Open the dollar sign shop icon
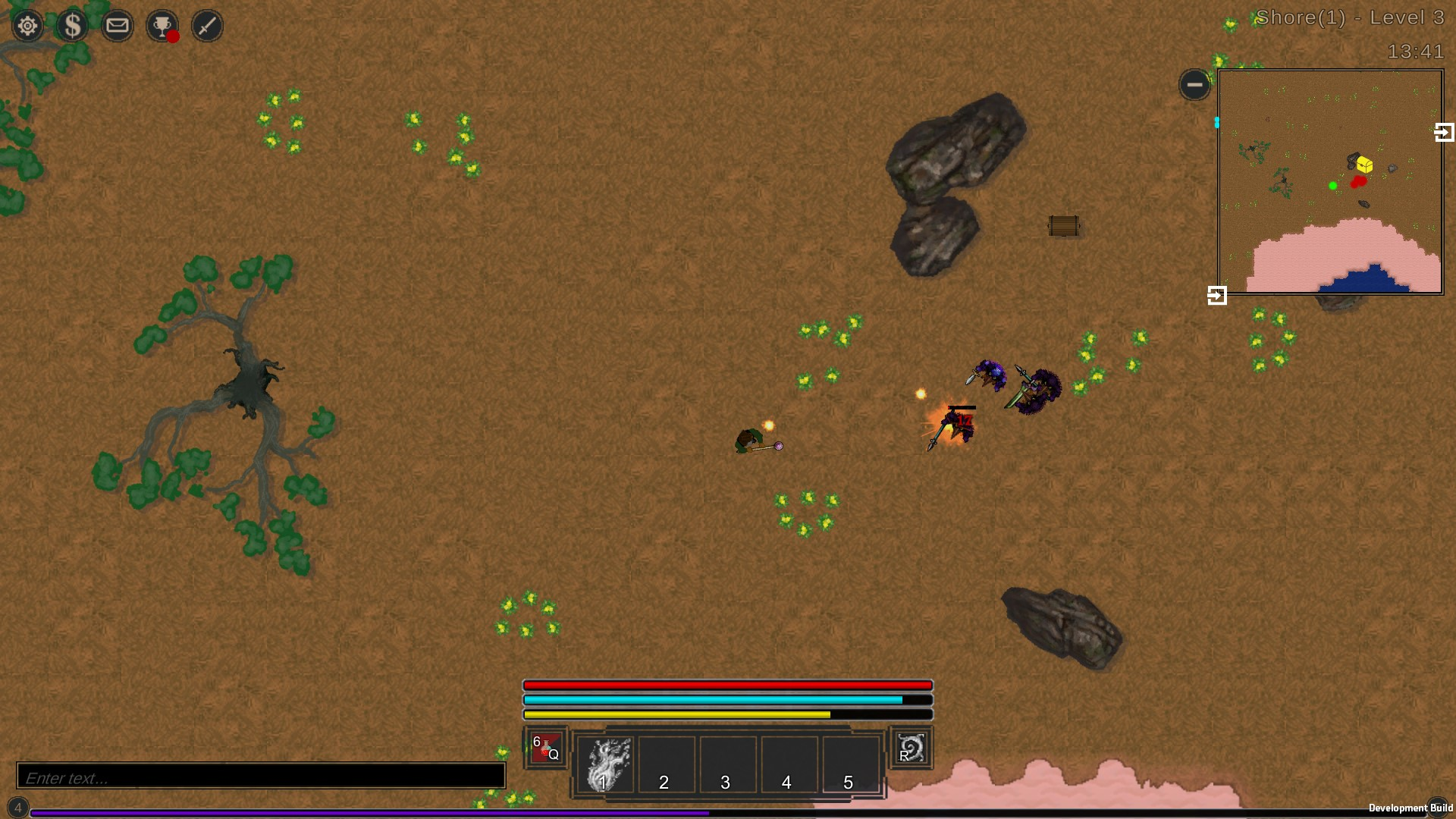This screenshot has width=1456, height=819. 73,26
